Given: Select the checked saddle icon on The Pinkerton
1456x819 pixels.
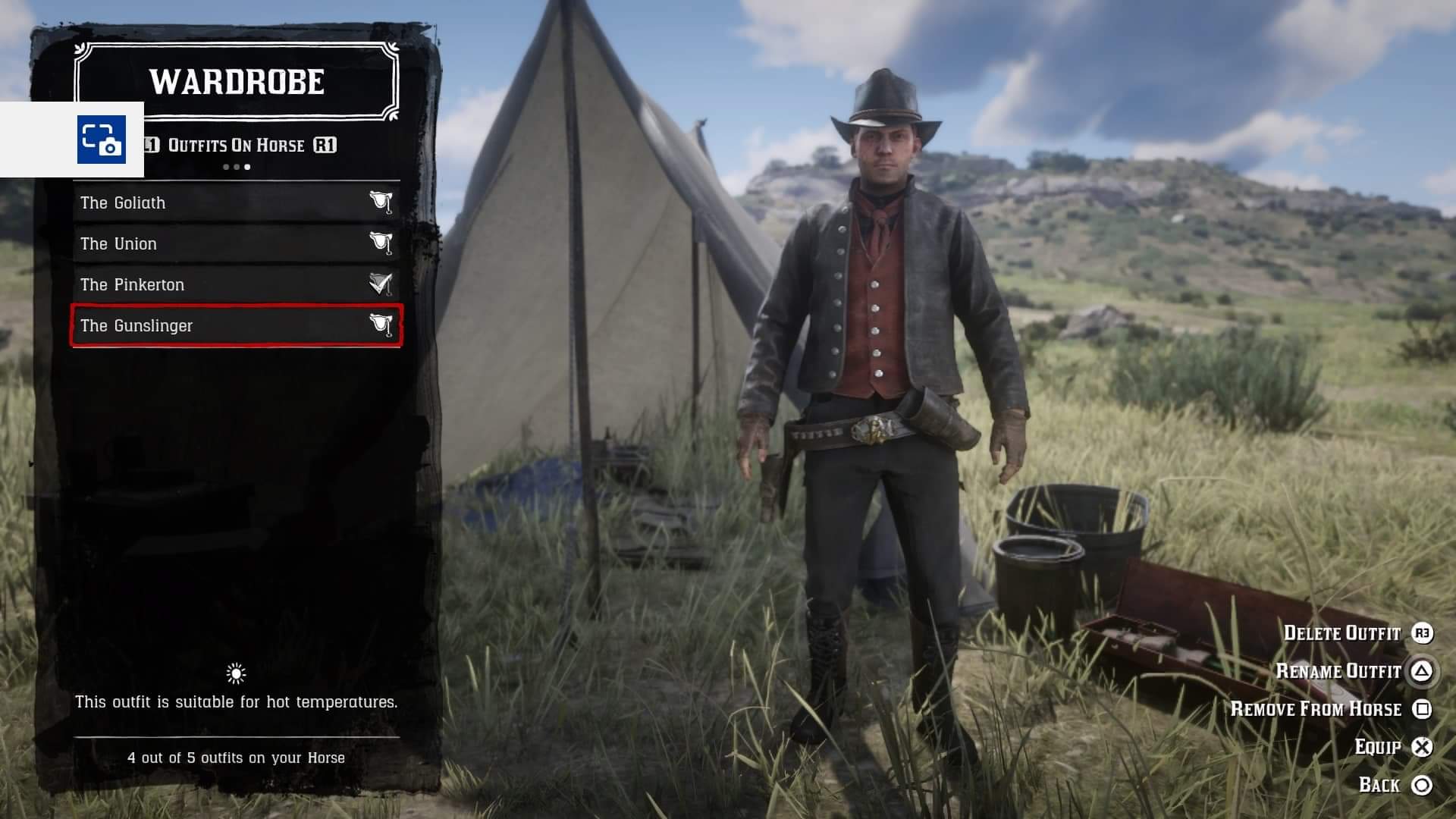Looking at the screenshot, I should (382, 284).
